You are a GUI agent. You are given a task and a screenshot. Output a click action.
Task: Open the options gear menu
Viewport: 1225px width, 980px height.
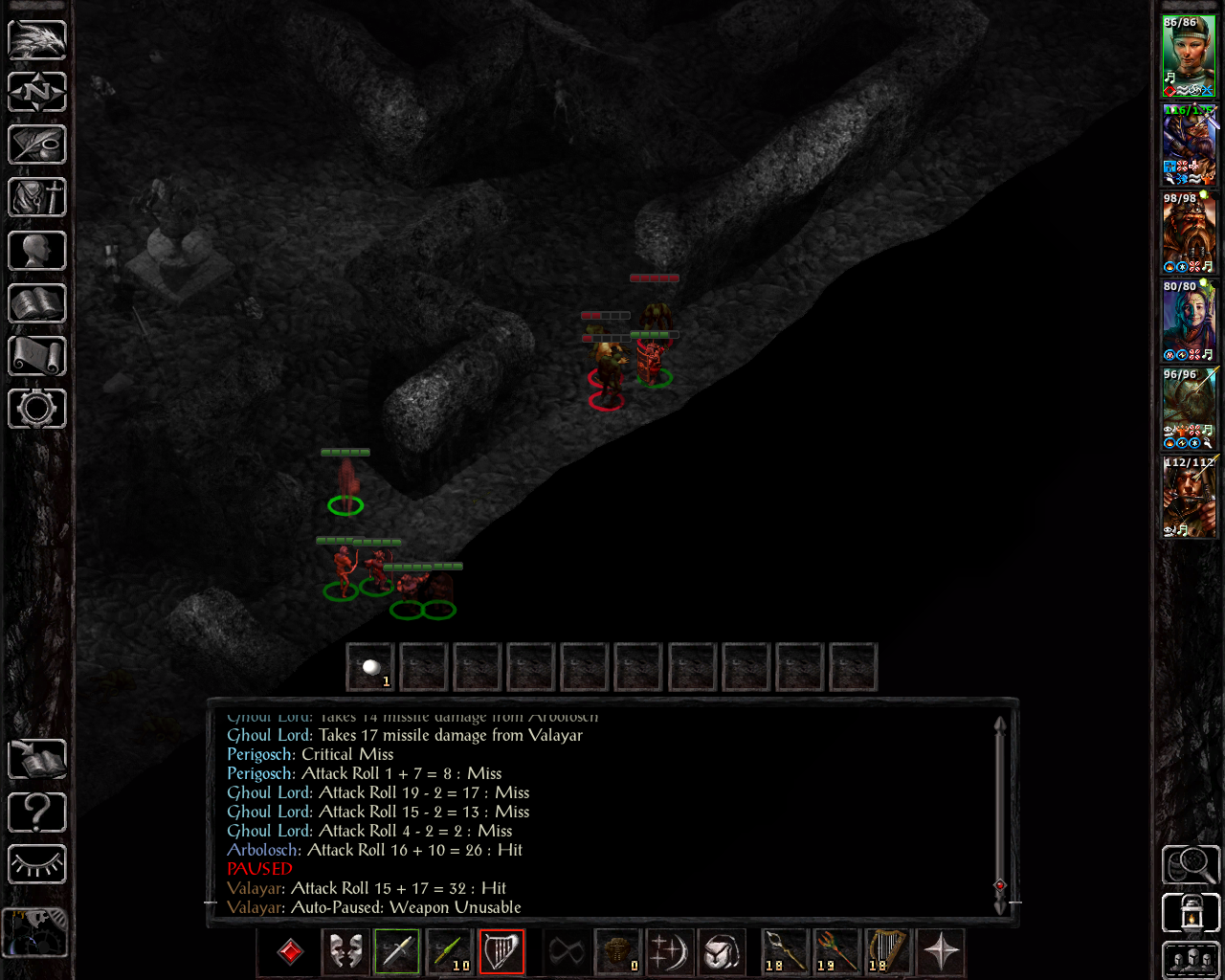point(37,409)
